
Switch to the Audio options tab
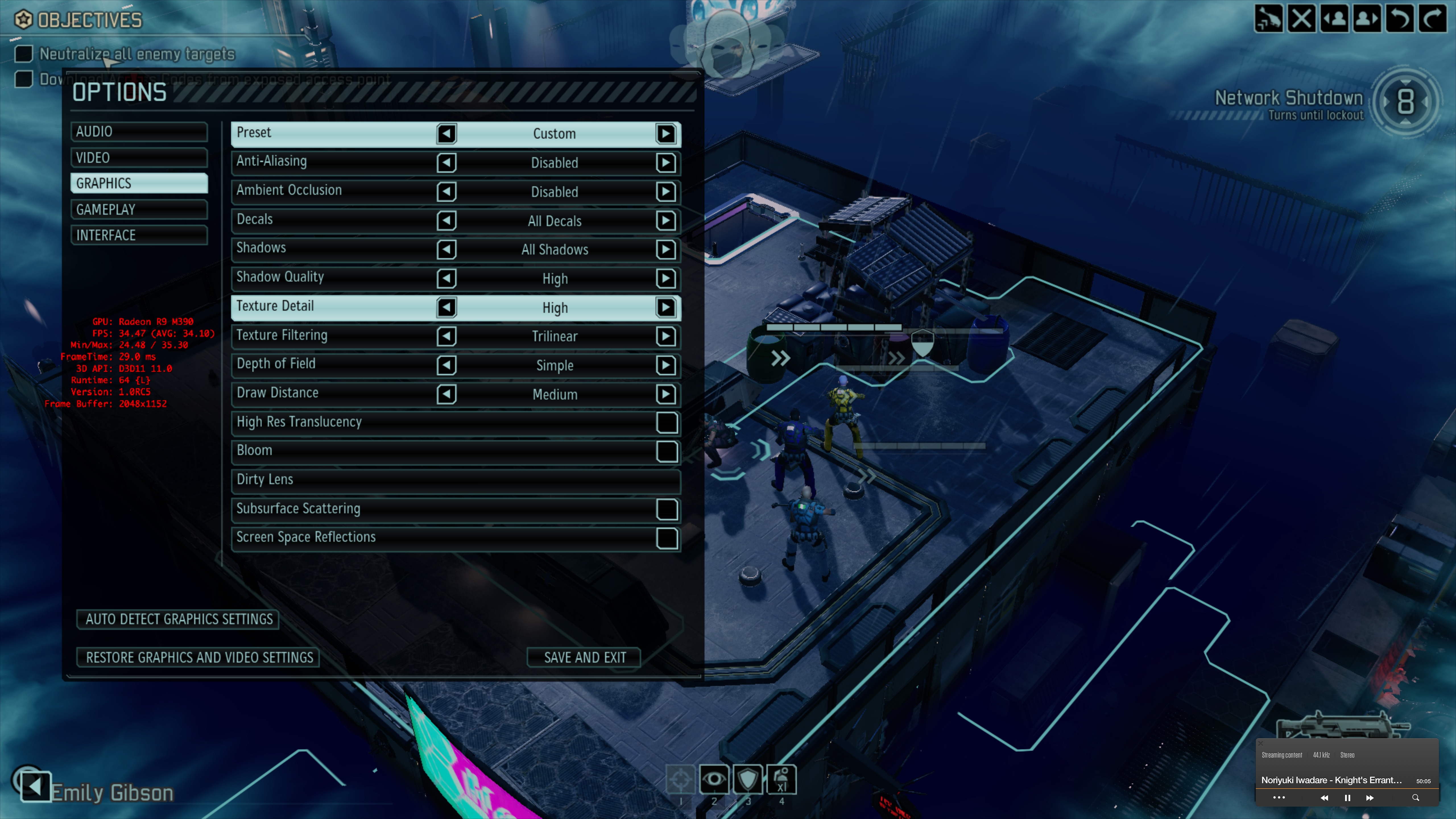[138, 132]
